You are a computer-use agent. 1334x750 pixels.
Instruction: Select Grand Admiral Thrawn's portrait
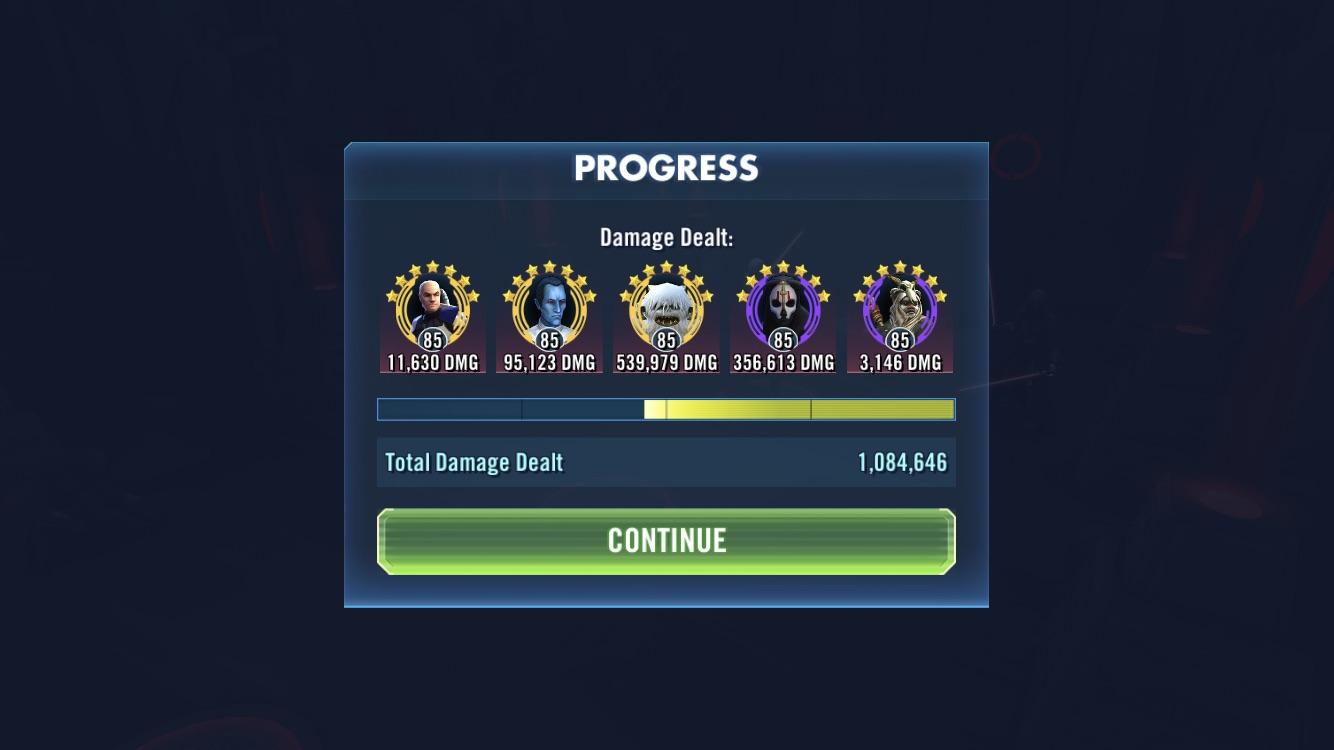click(549, 310)
